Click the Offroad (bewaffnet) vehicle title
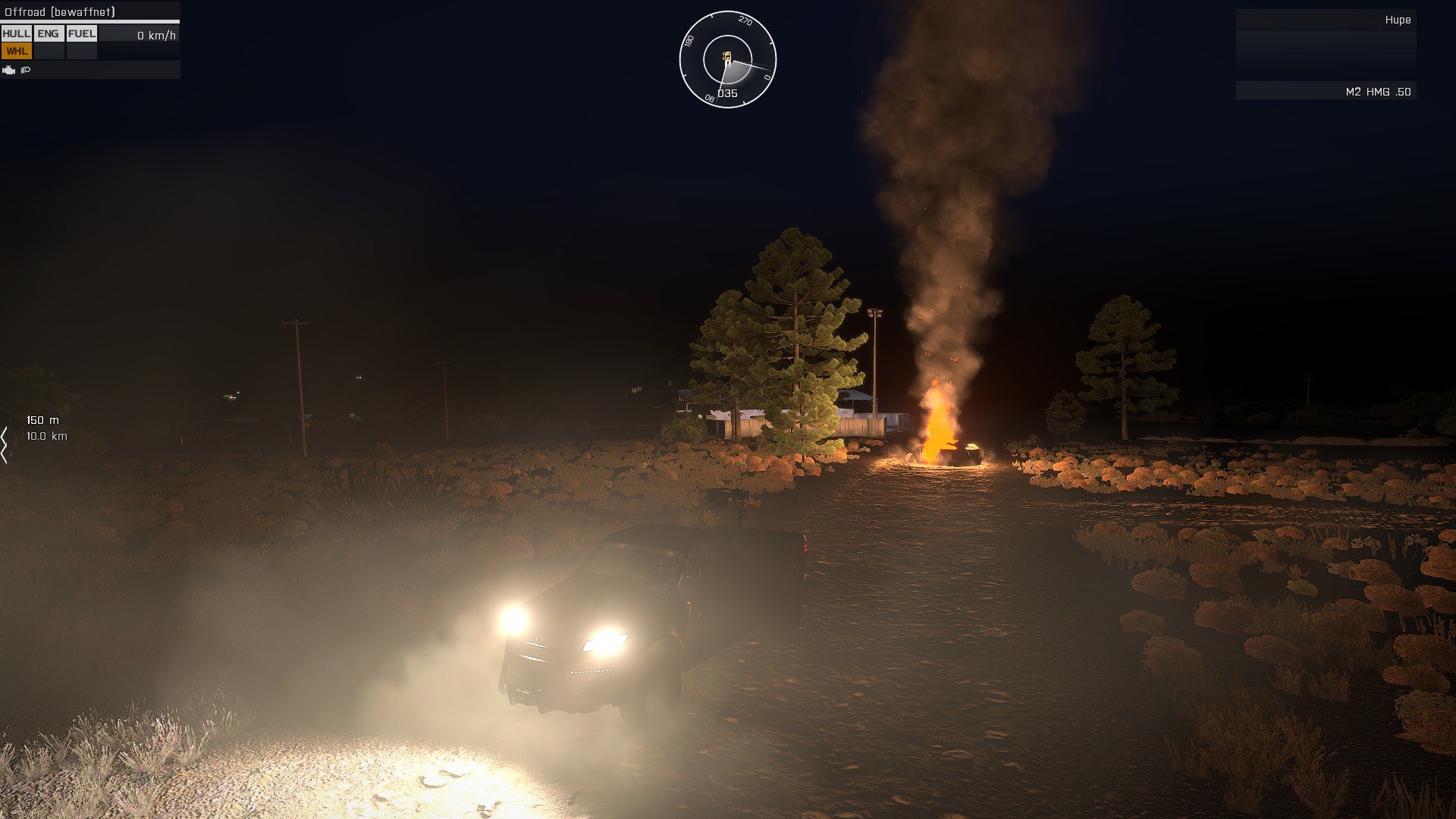 point(60,12)
